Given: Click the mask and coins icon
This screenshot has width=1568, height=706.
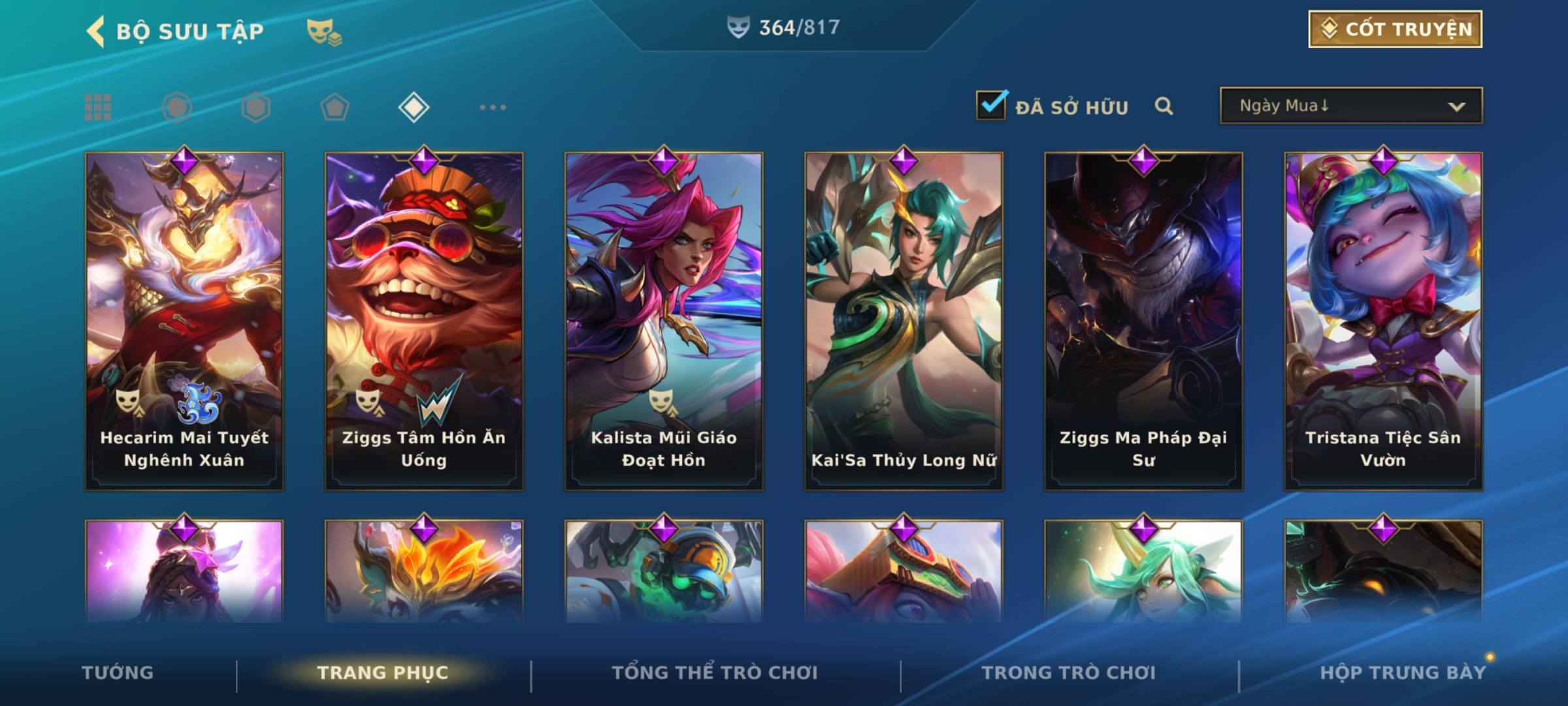Looking at the screenshot, I should (x=324, y=31).
